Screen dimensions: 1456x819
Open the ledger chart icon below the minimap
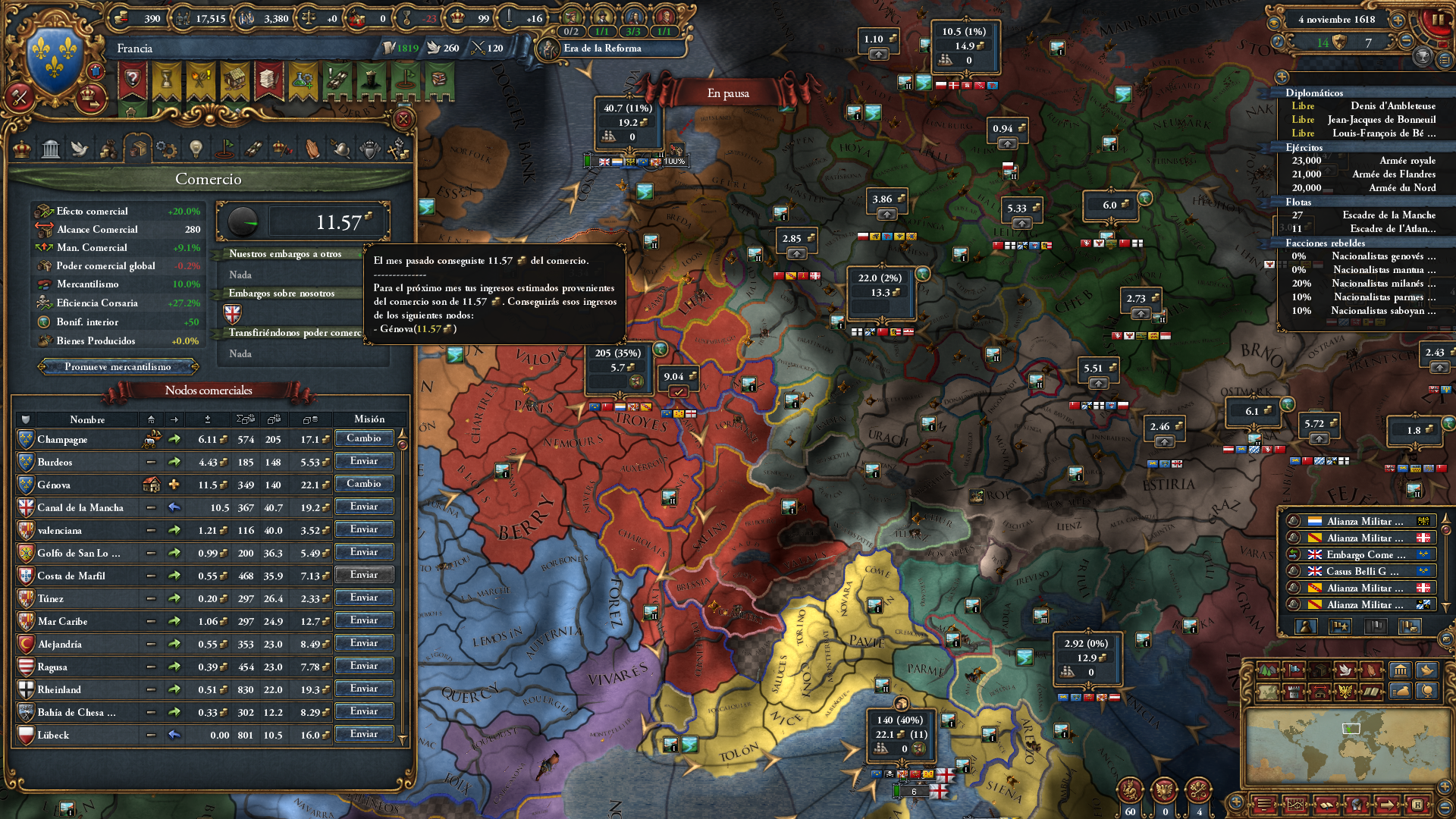1295,806
